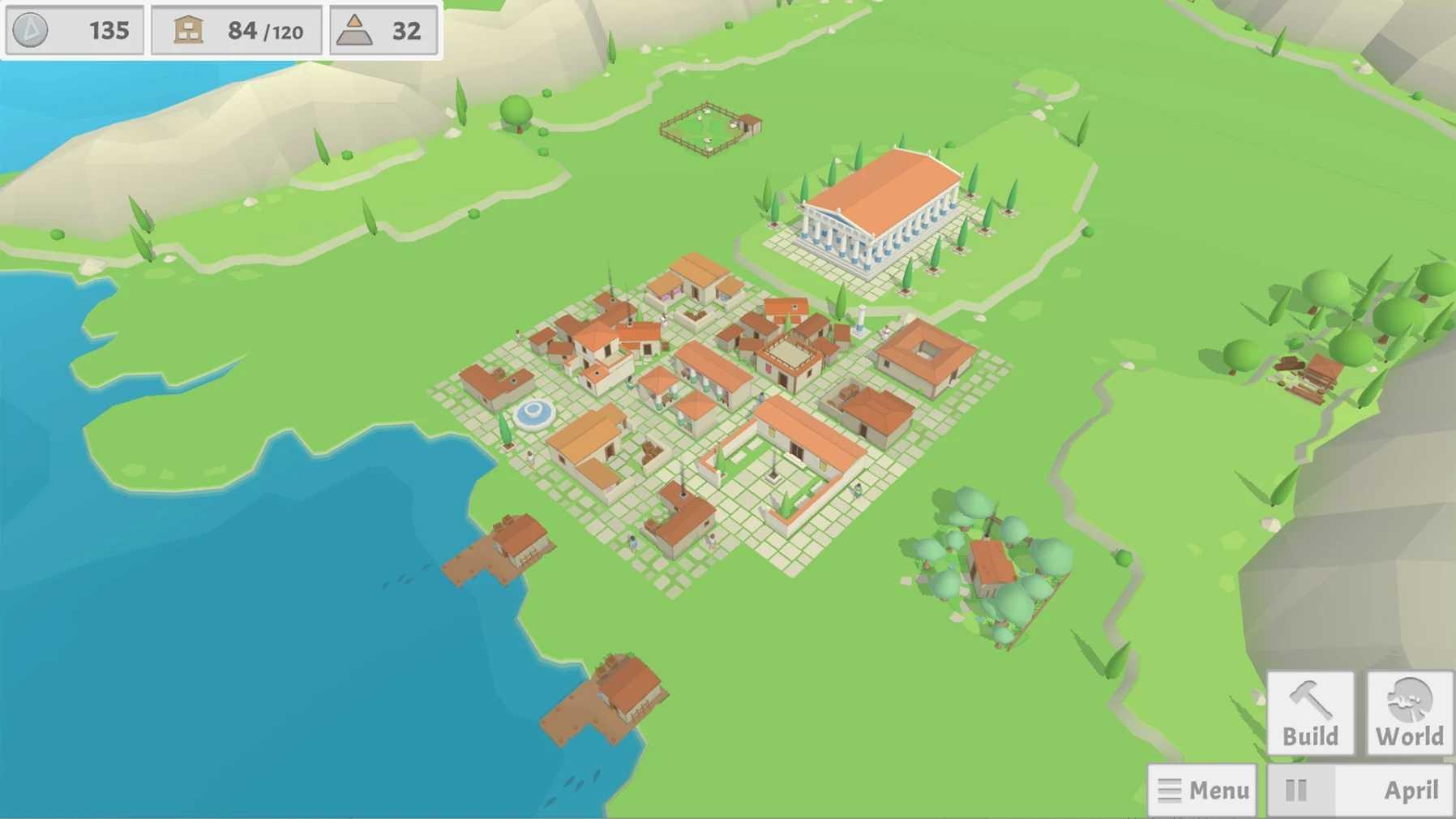Select the population pyramid icon showing 32

click(354, 31)
